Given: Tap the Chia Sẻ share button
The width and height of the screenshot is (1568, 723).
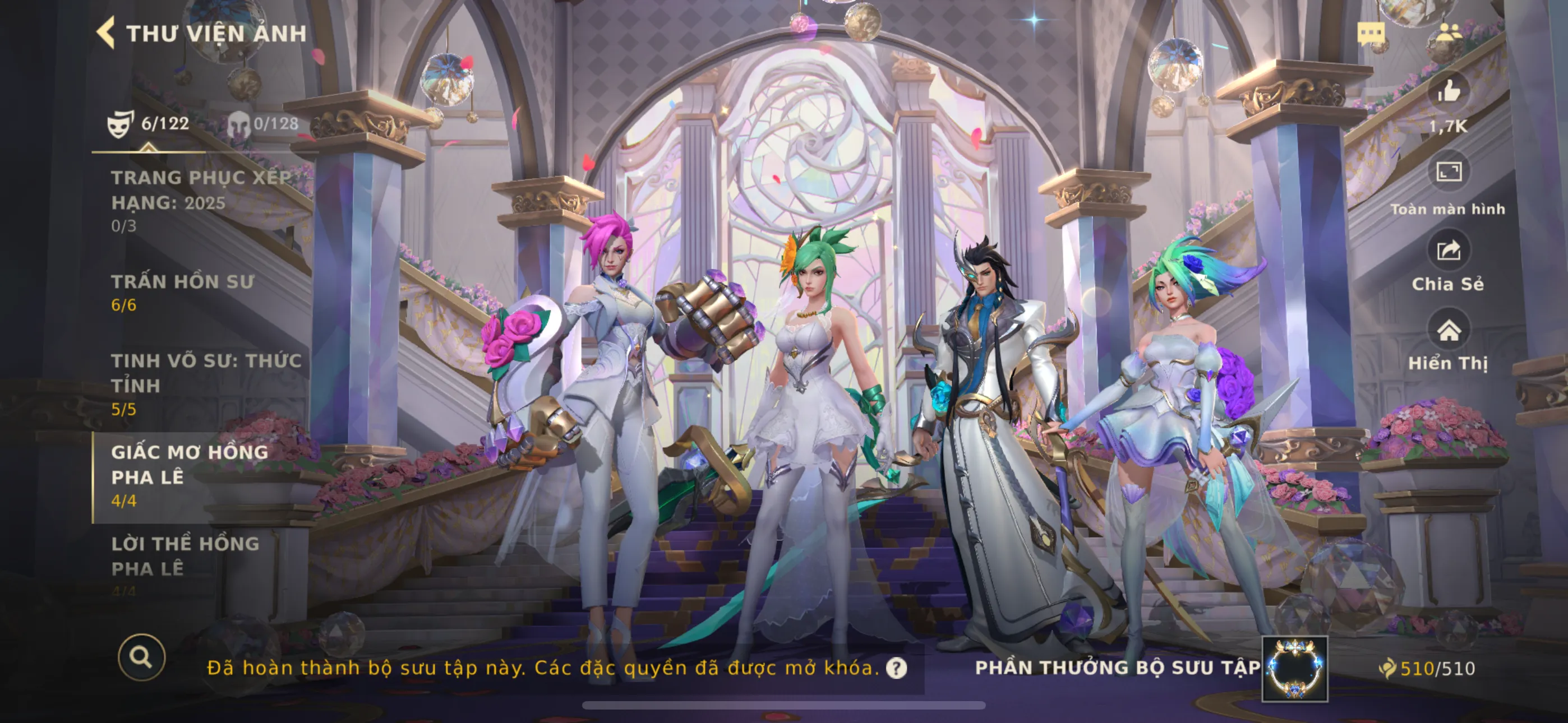Looking at the screenshot, I should click(1448, 251).
